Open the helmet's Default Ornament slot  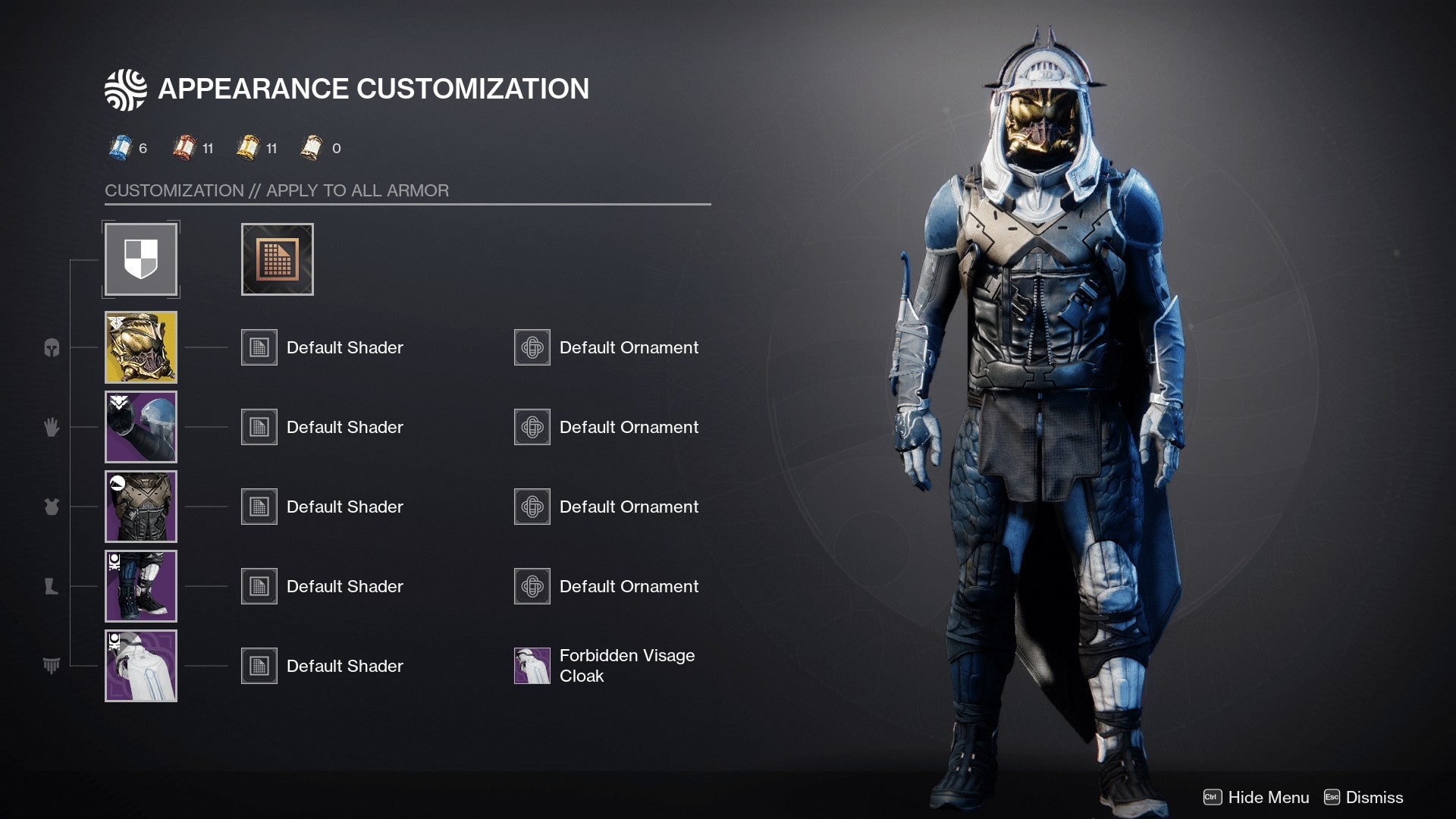tap(532, 347)
